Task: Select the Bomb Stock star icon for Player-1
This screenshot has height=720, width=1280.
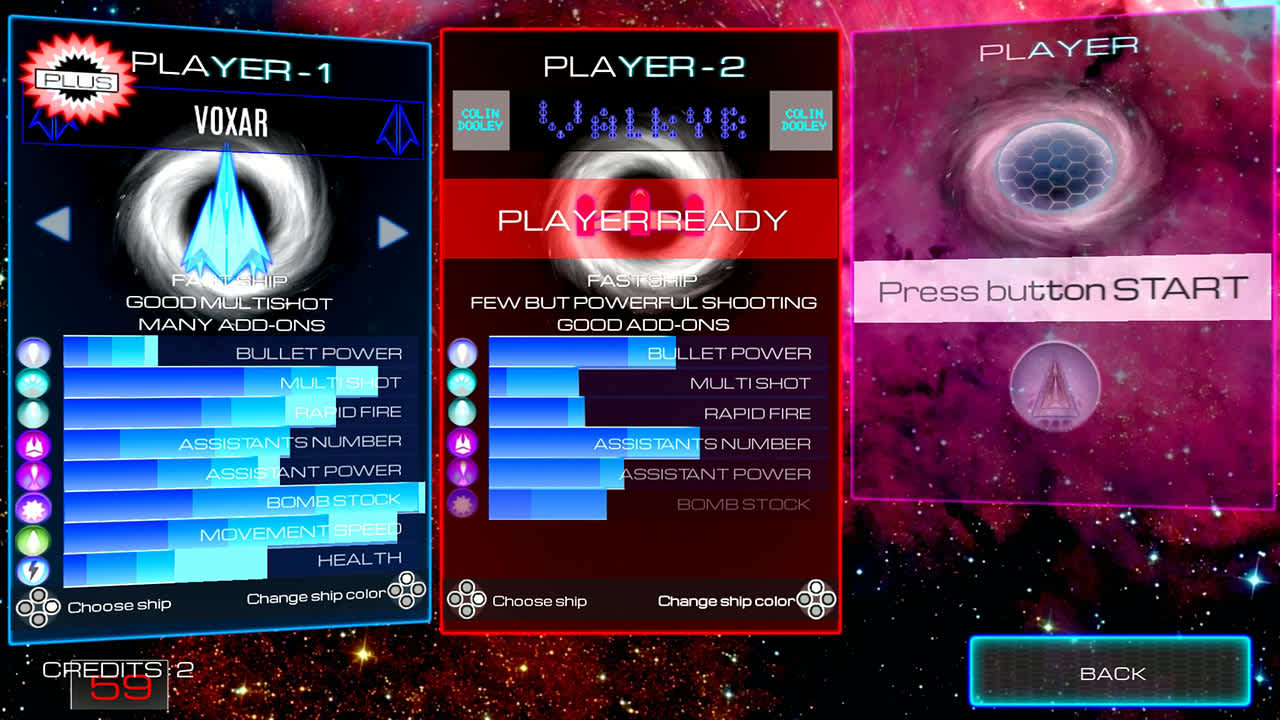Action: coord(31,503)
